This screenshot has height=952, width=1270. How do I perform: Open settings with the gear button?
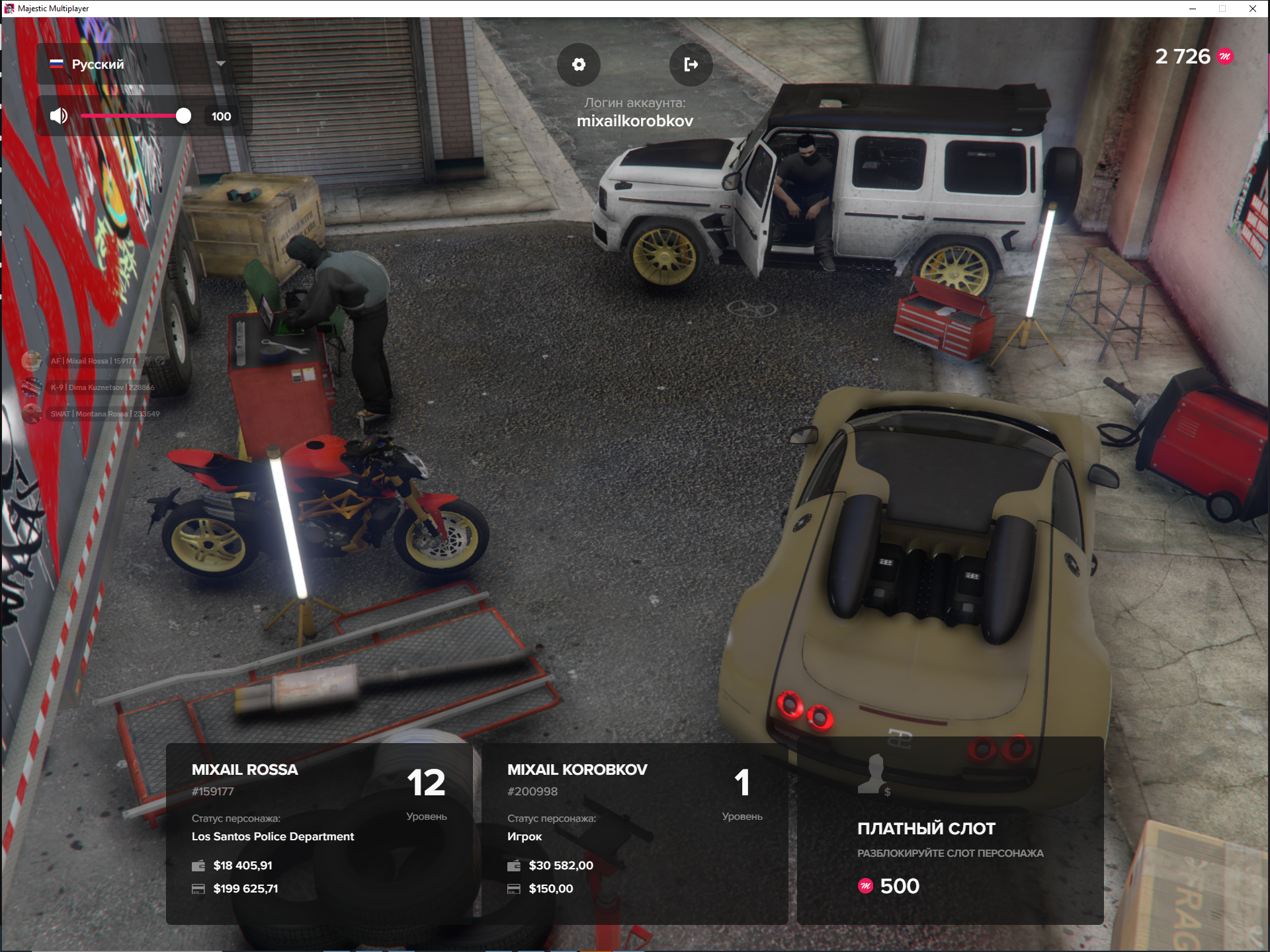click(x=579, y=64)
